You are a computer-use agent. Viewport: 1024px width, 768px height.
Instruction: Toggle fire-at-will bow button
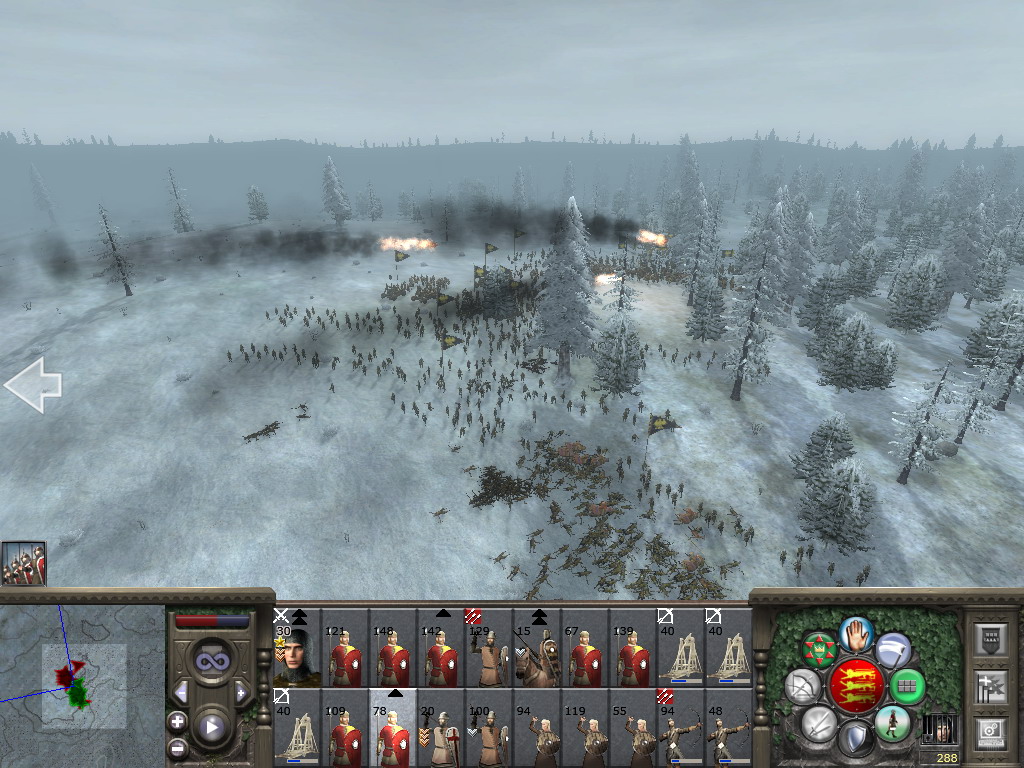802,686
